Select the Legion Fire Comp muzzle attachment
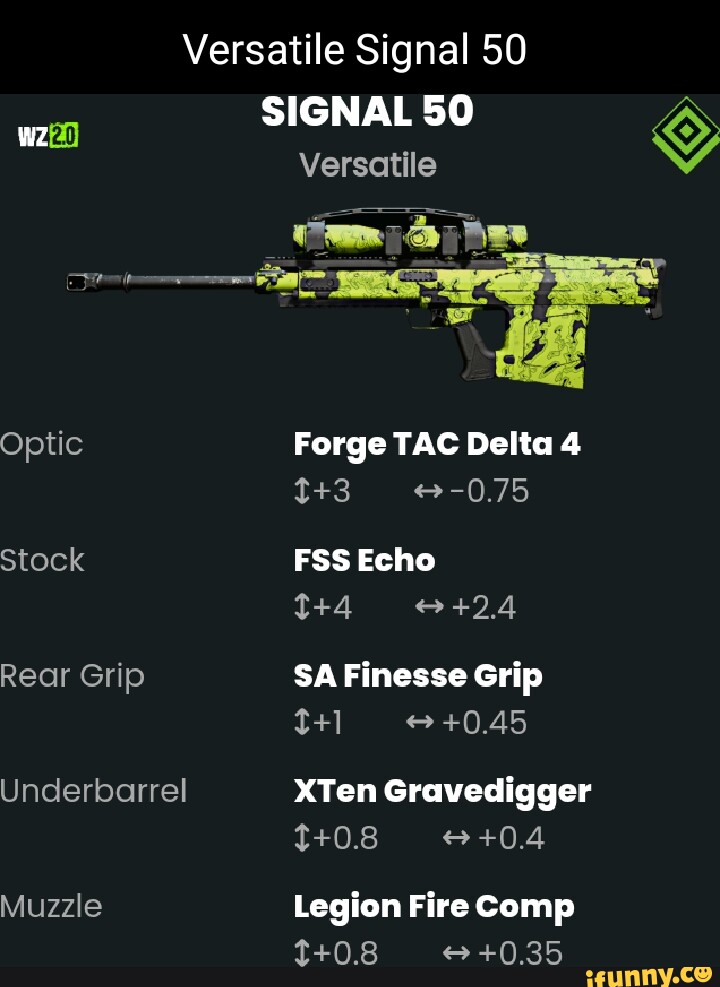 (x=433, y=906)
